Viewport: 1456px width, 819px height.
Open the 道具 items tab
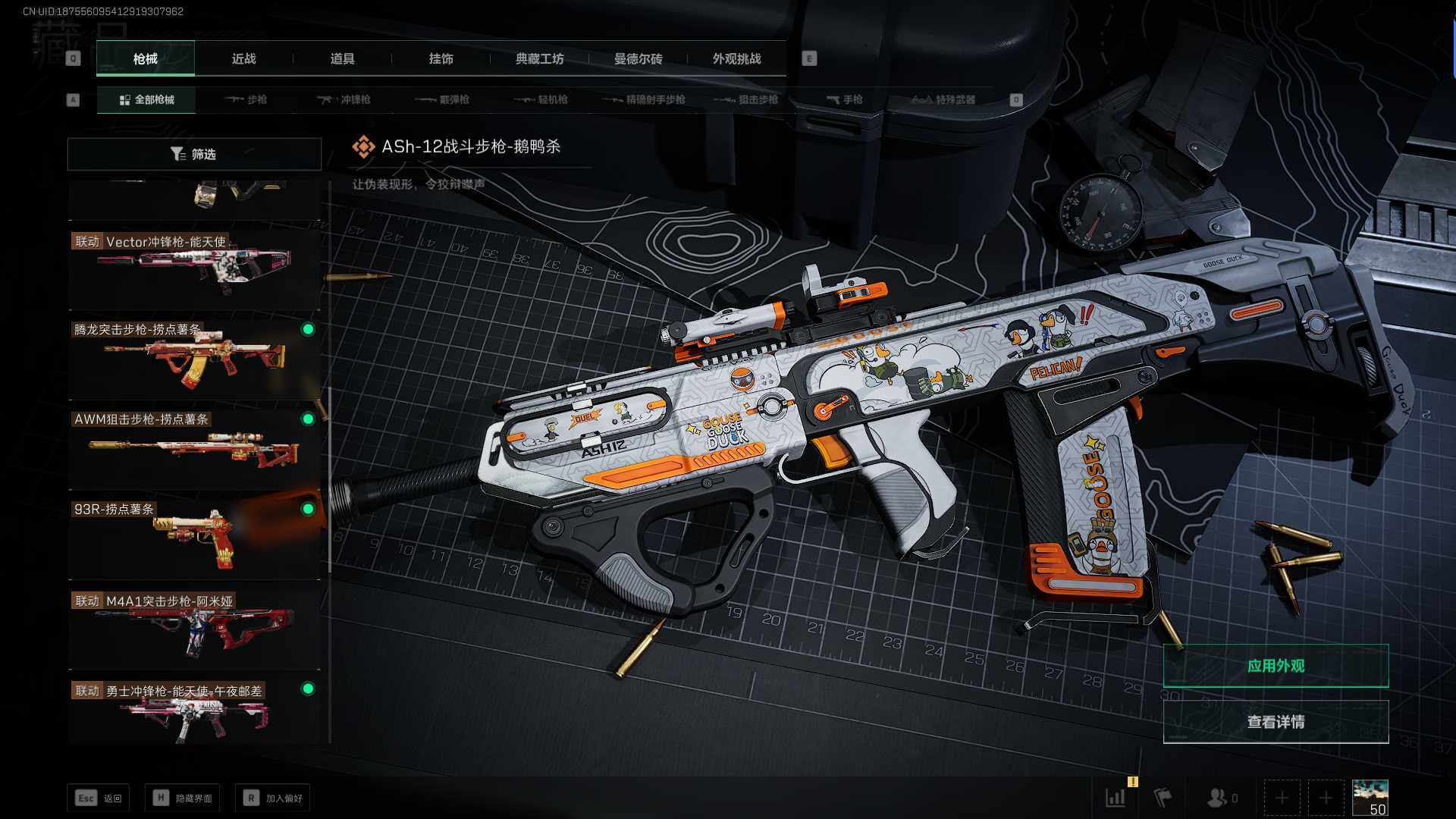tap(342, 59)
